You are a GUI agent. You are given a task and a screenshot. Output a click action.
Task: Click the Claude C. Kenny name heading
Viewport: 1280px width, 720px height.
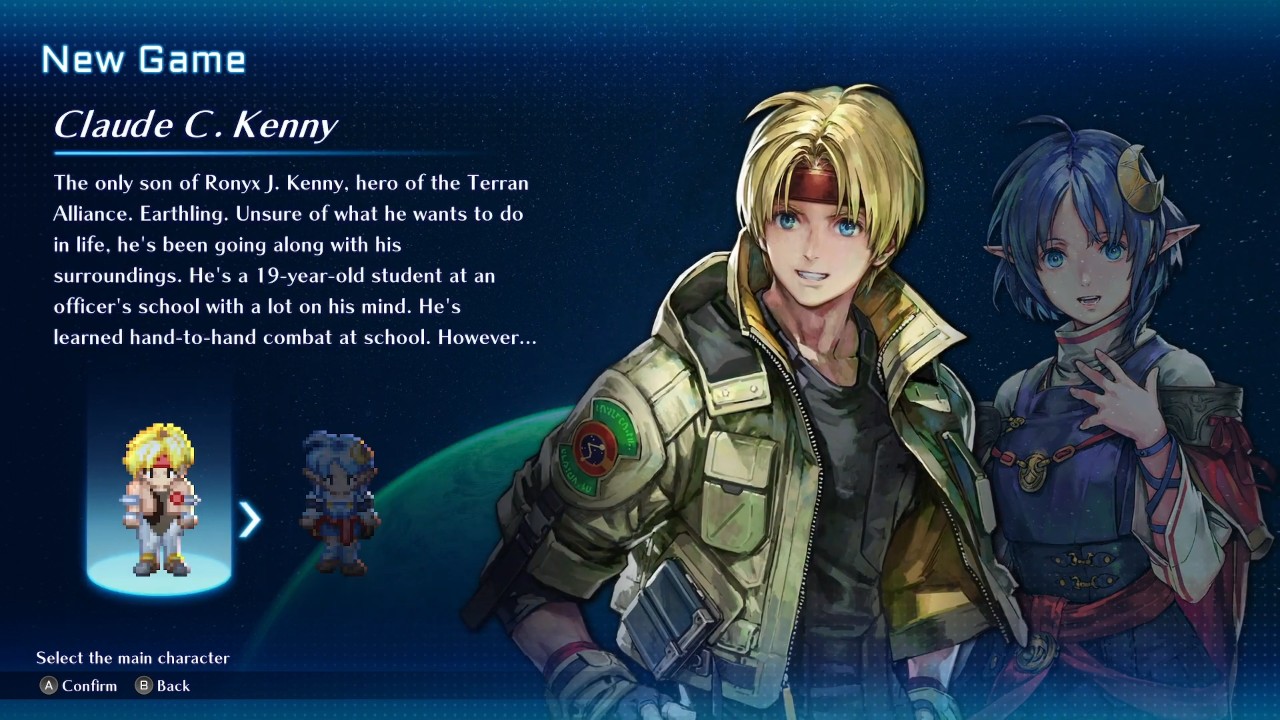[196, 125]
